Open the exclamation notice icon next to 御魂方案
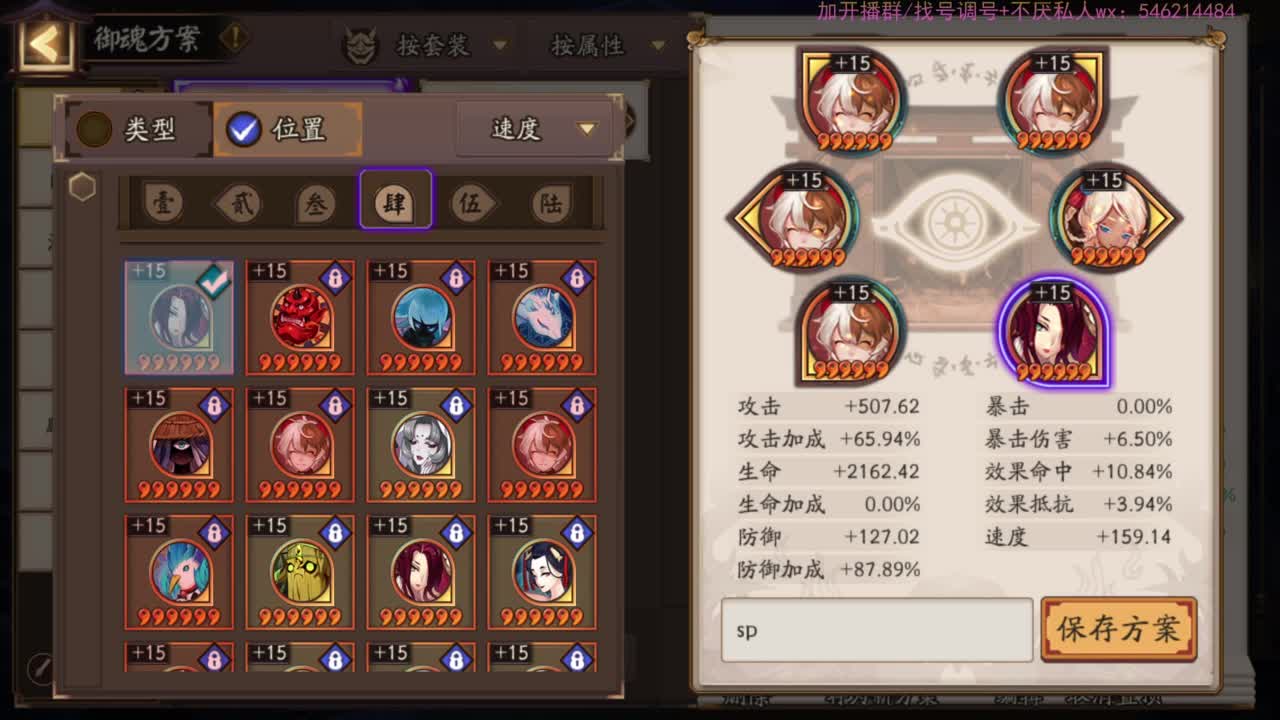 coord(232,42)
